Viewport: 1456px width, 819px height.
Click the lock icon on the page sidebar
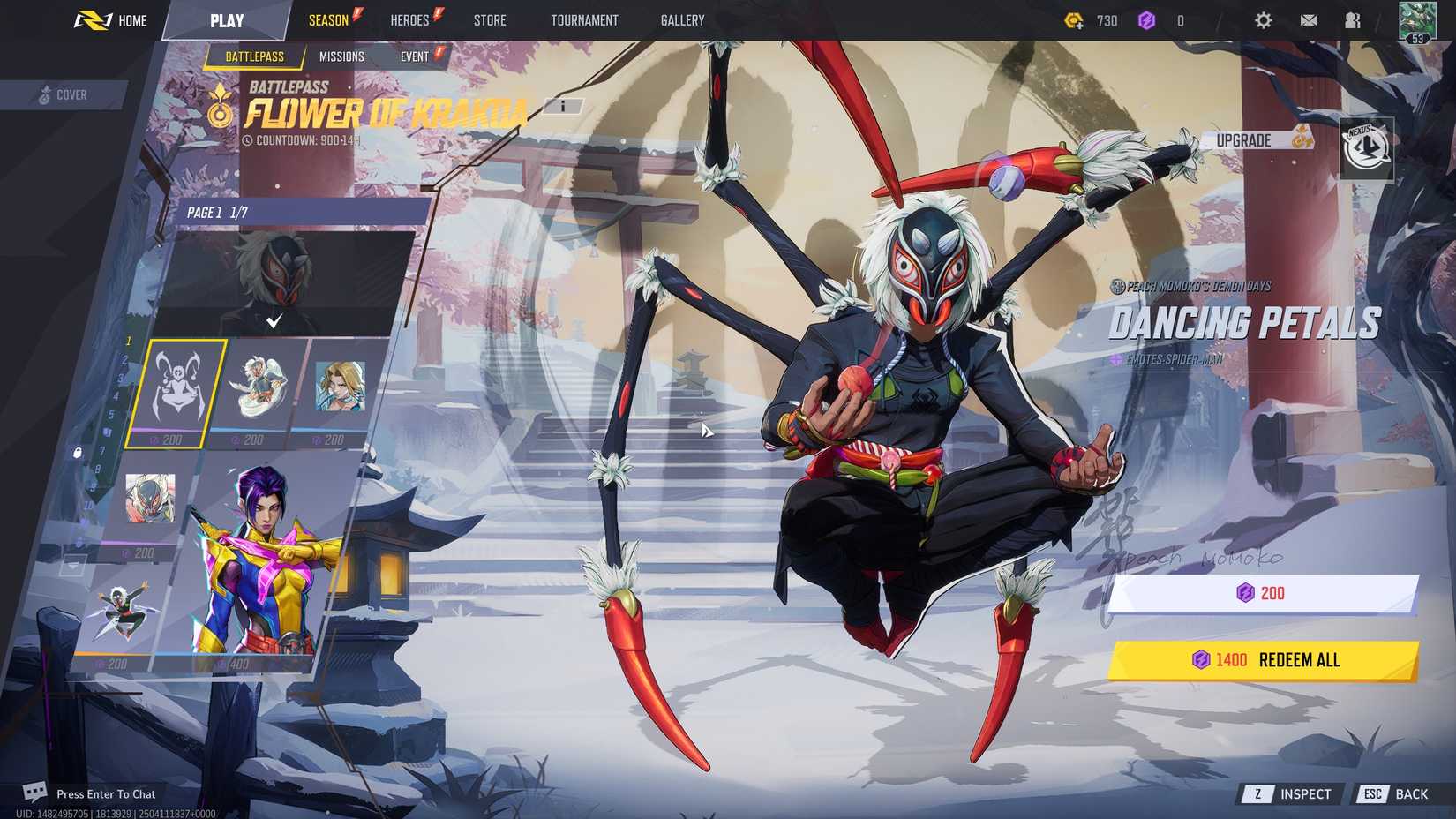pos(77,453)
